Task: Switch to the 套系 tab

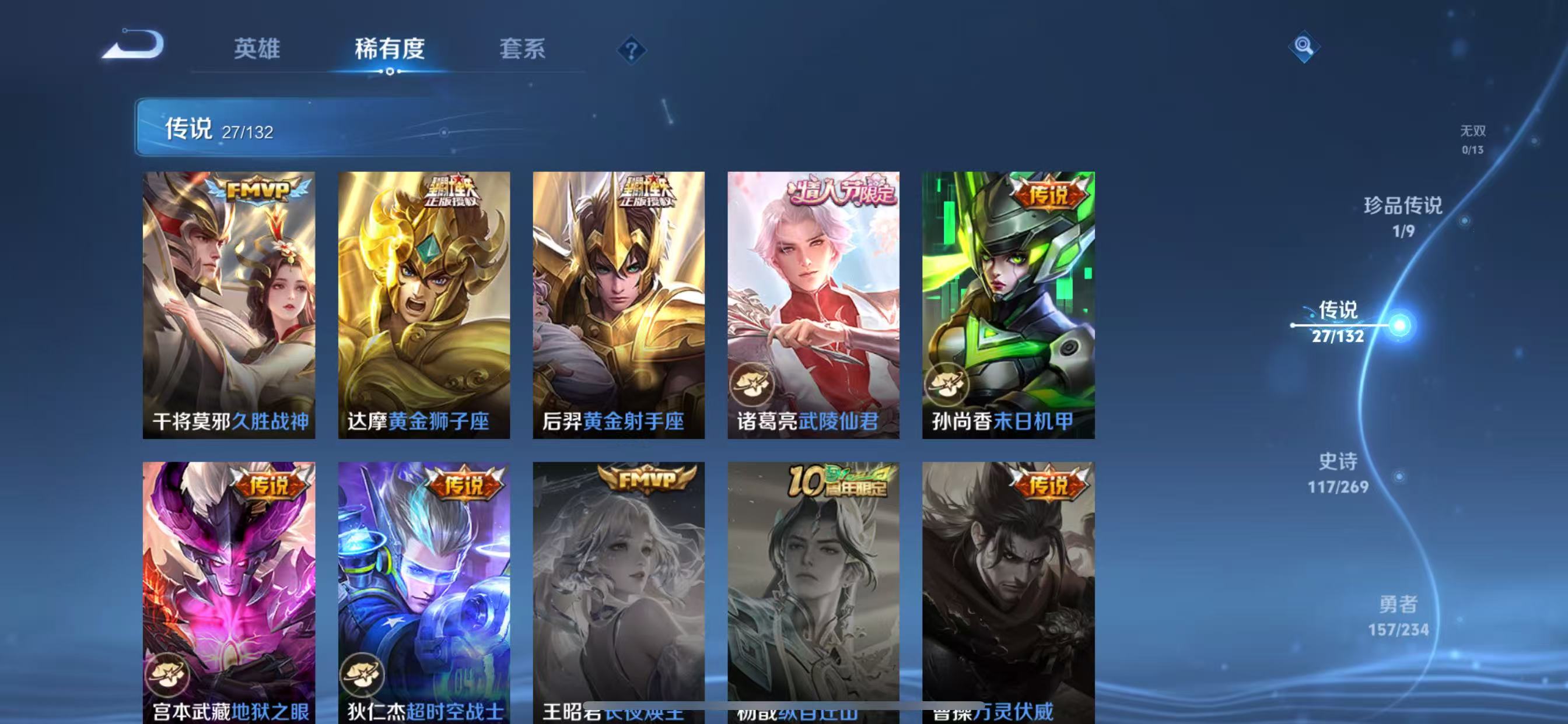Action: click(522, 51)
